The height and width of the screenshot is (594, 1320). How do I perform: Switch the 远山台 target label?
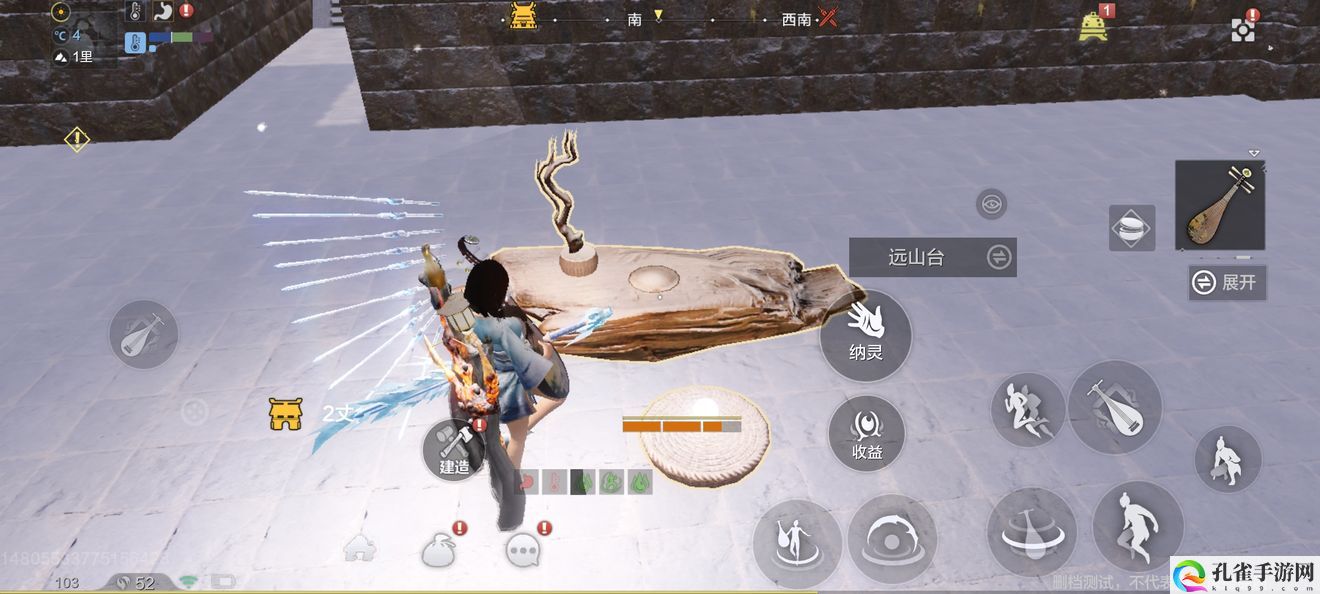[x=932, y=257]
